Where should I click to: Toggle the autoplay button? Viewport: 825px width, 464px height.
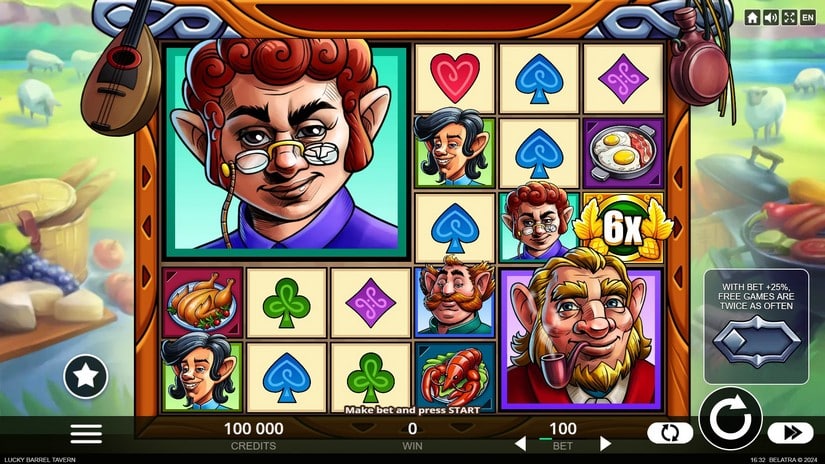tap(670, 433)
